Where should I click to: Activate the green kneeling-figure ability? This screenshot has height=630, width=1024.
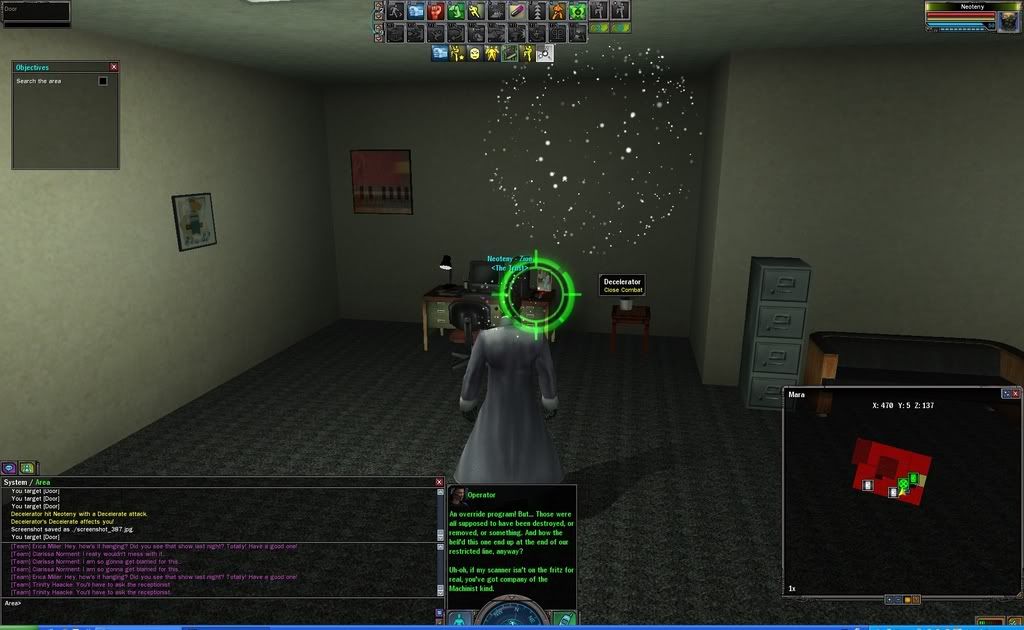coord(456,11)
